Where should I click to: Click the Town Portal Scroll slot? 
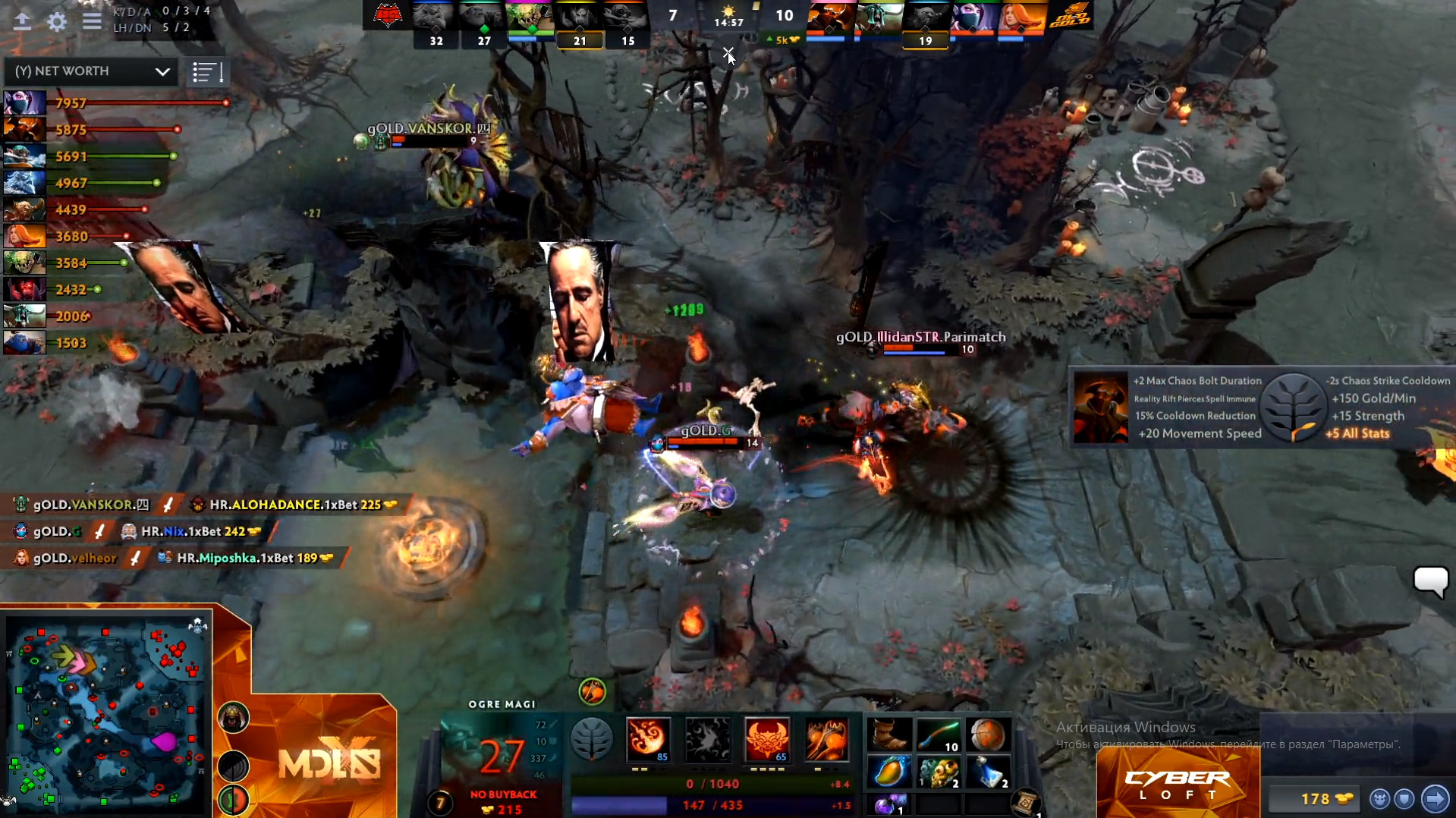coord(1025,802)
